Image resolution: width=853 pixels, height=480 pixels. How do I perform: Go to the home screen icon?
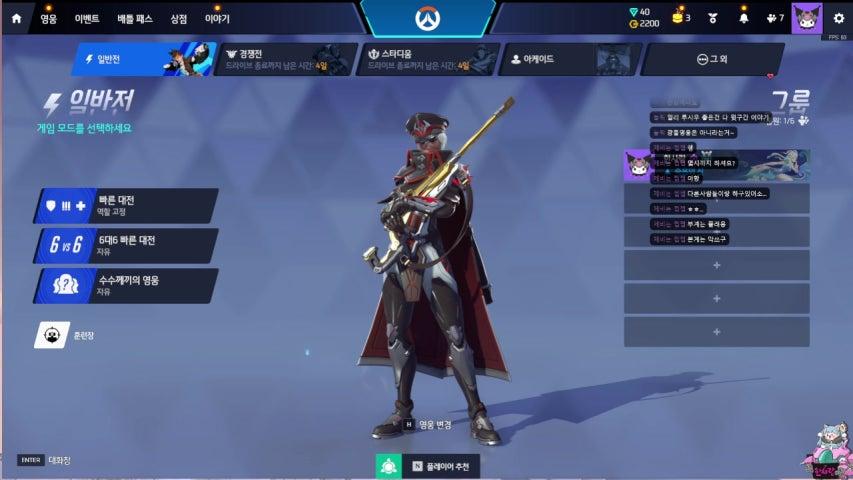click(x=18, y=18)
